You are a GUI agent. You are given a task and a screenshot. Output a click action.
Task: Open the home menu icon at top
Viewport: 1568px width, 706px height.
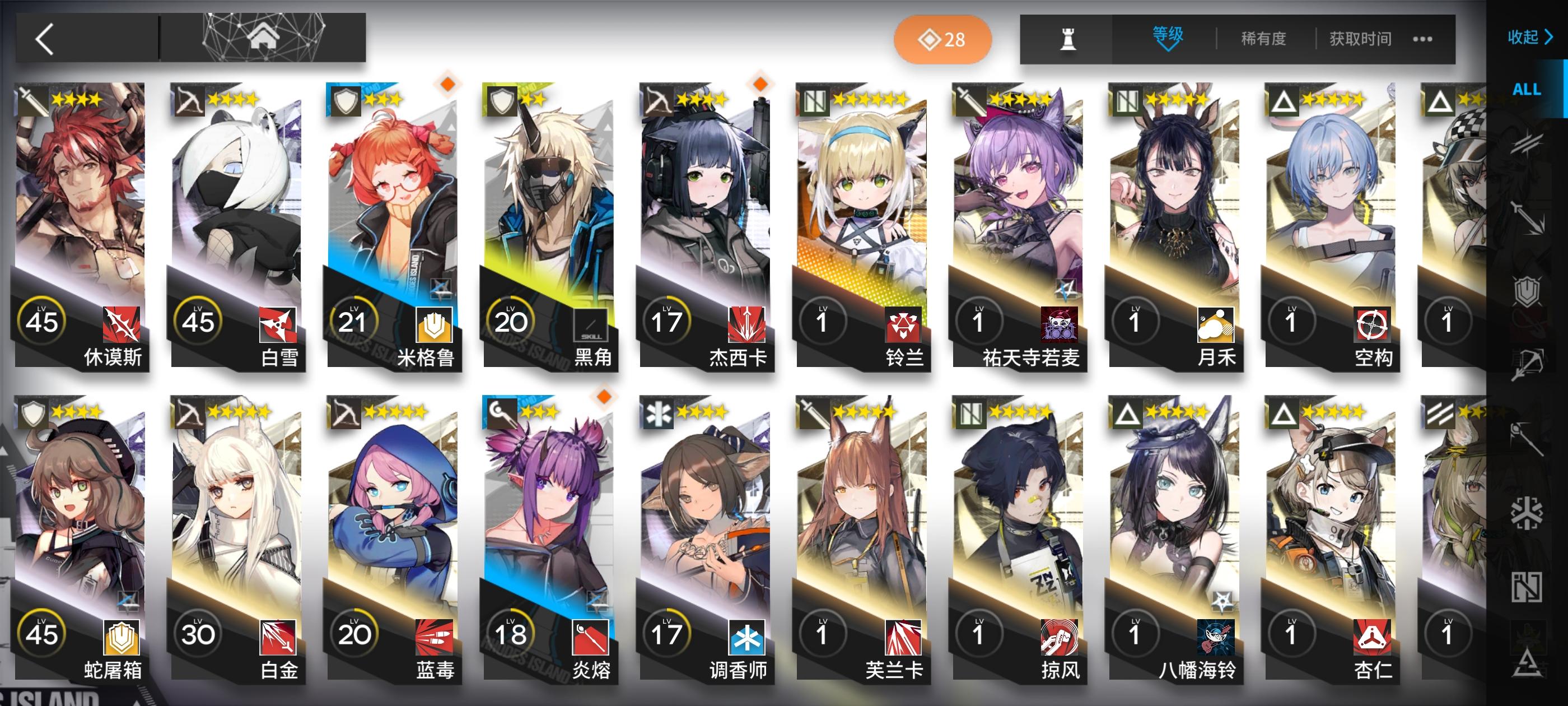point(264,38)
